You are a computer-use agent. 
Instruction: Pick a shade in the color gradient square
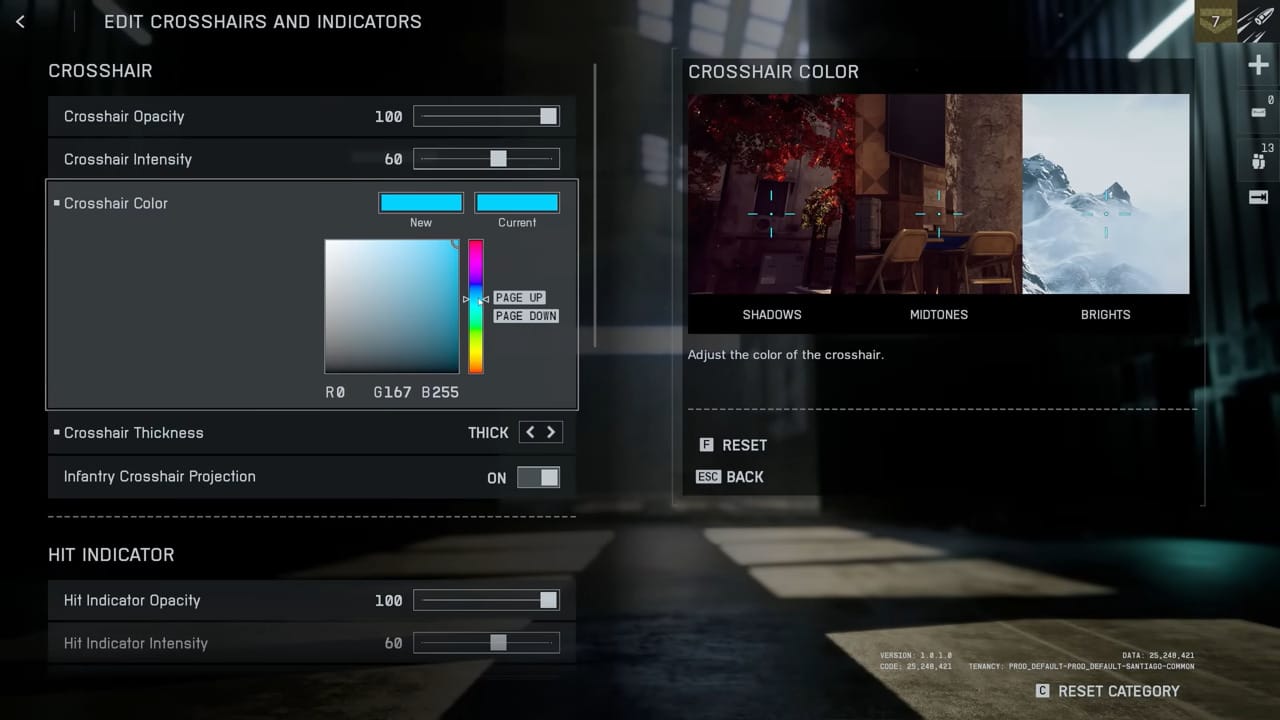pos(392,306)
